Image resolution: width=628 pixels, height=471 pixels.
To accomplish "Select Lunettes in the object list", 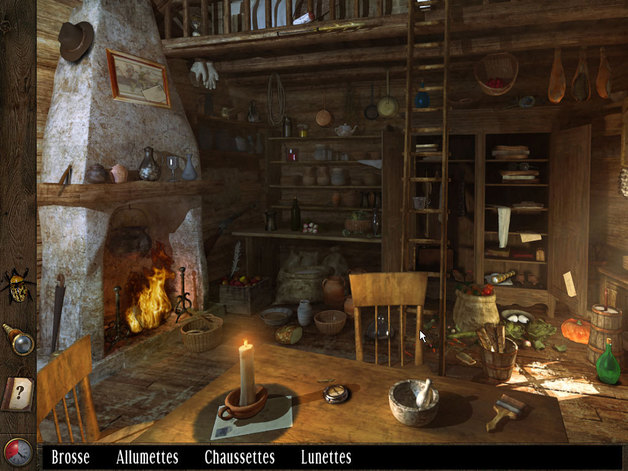I will (x=326, y=457).
